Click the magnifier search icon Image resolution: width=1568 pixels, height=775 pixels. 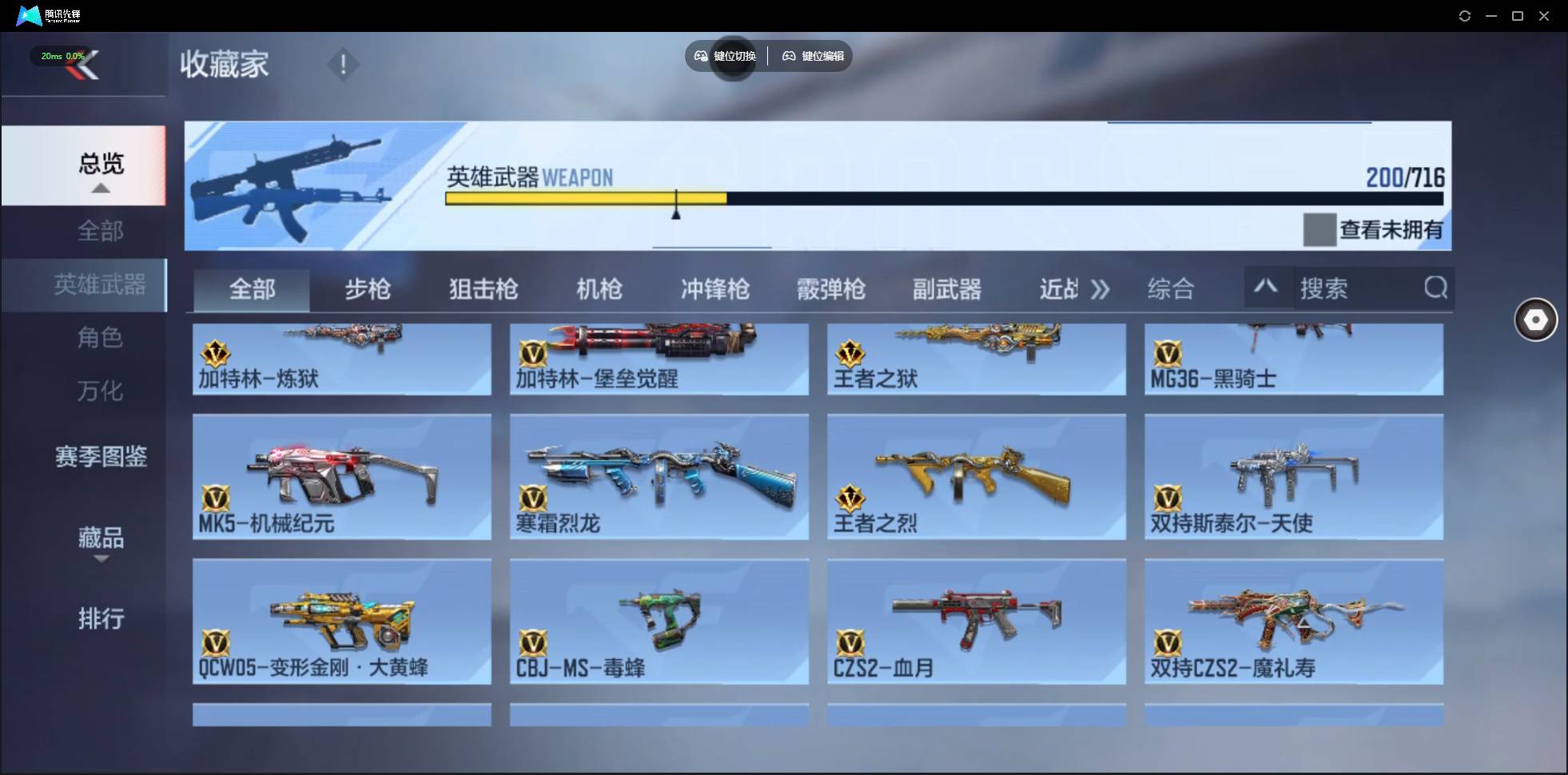pos(1436,288)
